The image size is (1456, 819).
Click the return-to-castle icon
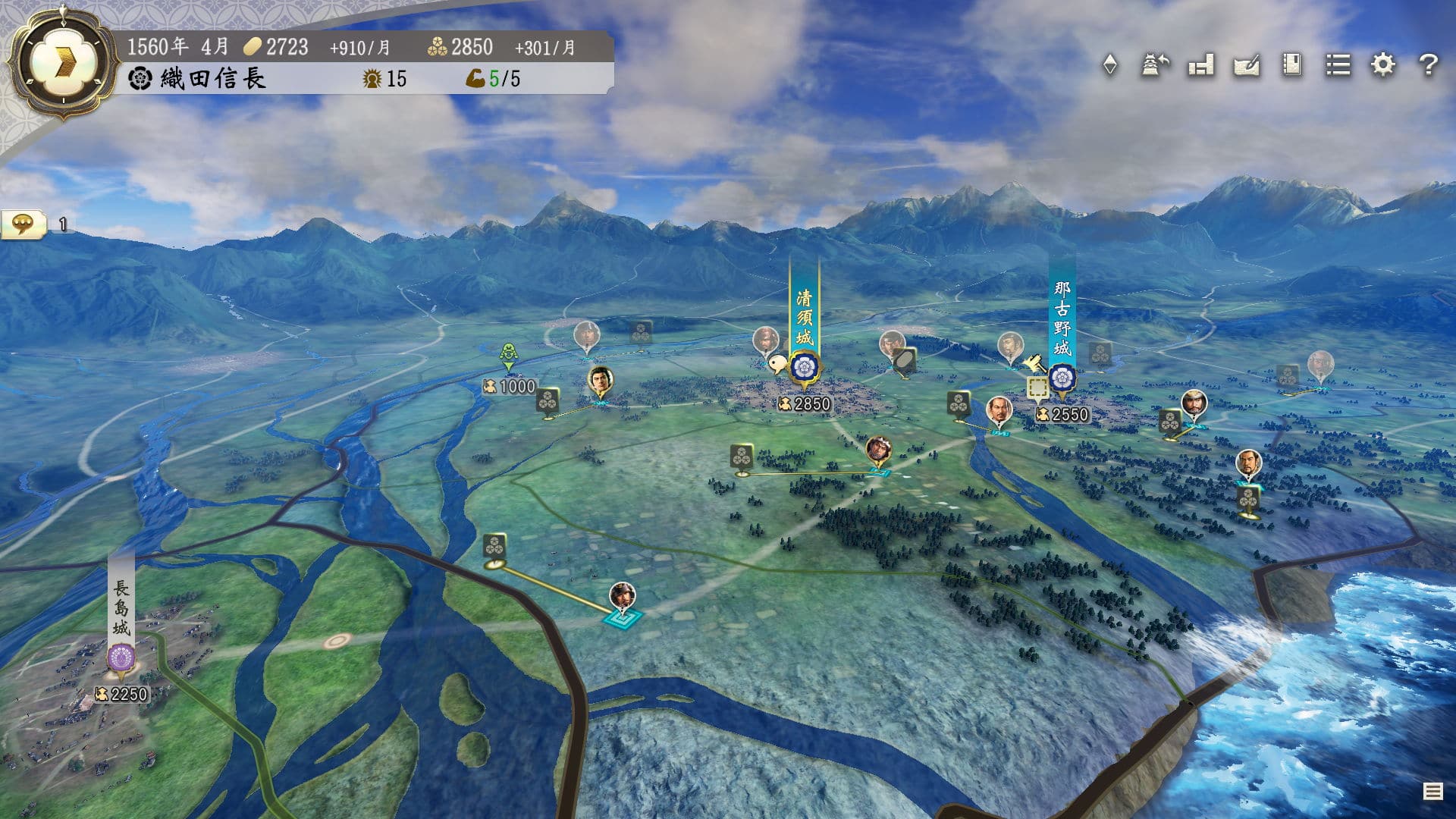(1155, 65)
